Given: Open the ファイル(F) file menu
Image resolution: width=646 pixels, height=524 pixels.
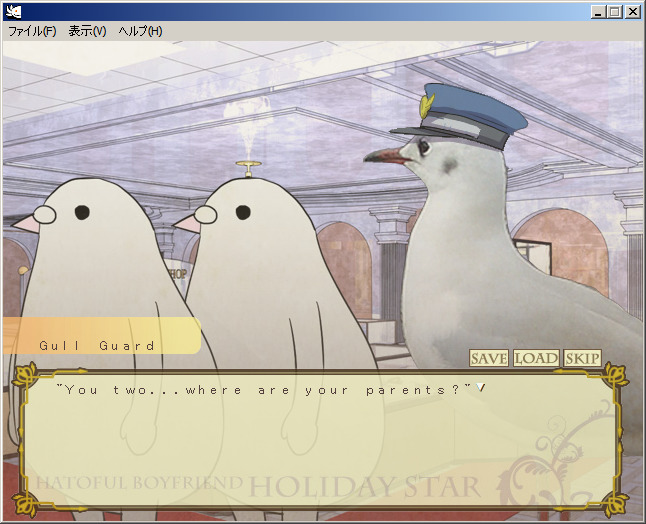Looking at the screenshot, I should click(32, 31).
